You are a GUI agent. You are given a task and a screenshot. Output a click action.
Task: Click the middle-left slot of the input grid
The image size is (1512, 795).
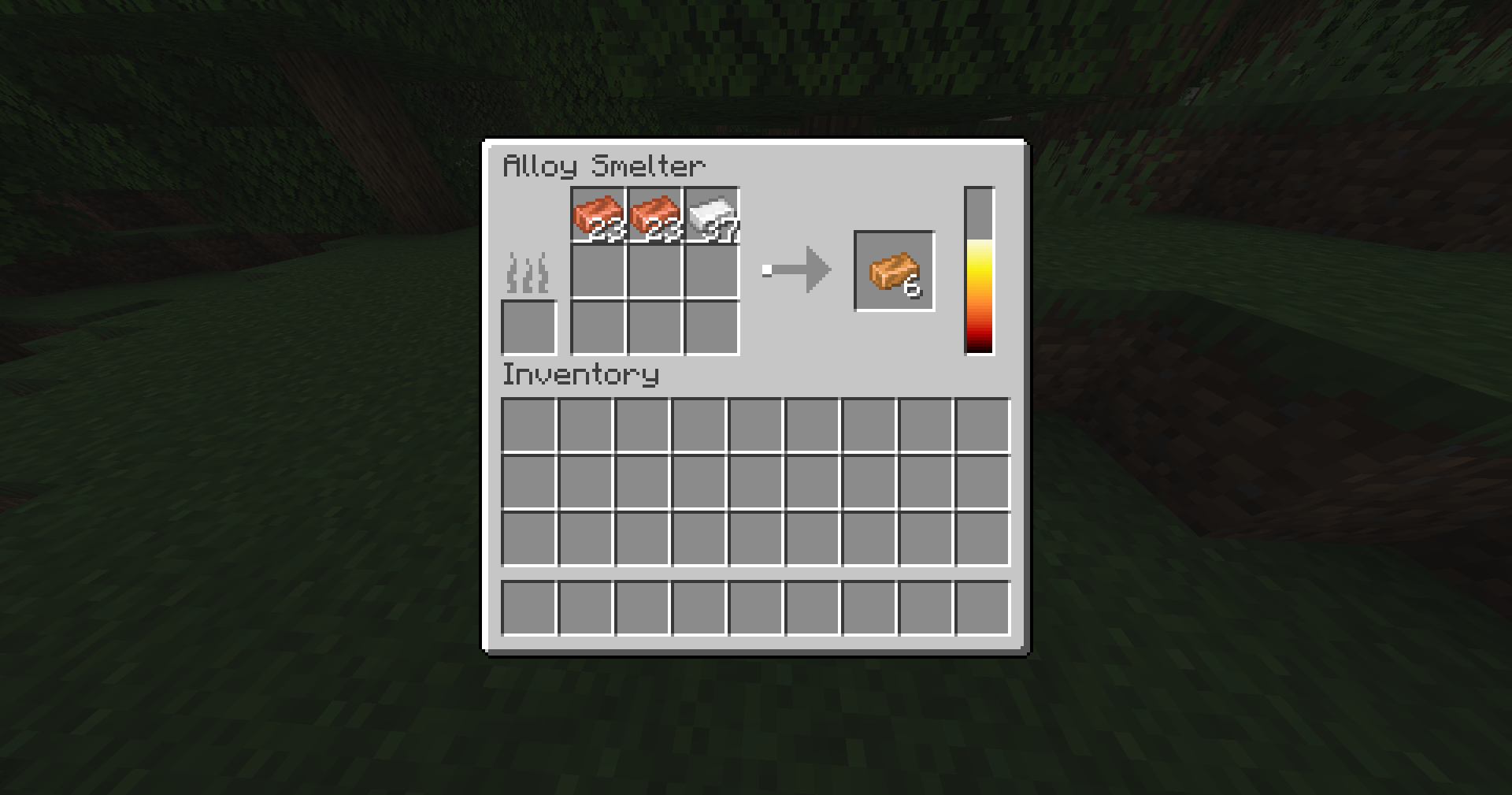[x=598, y=271]
